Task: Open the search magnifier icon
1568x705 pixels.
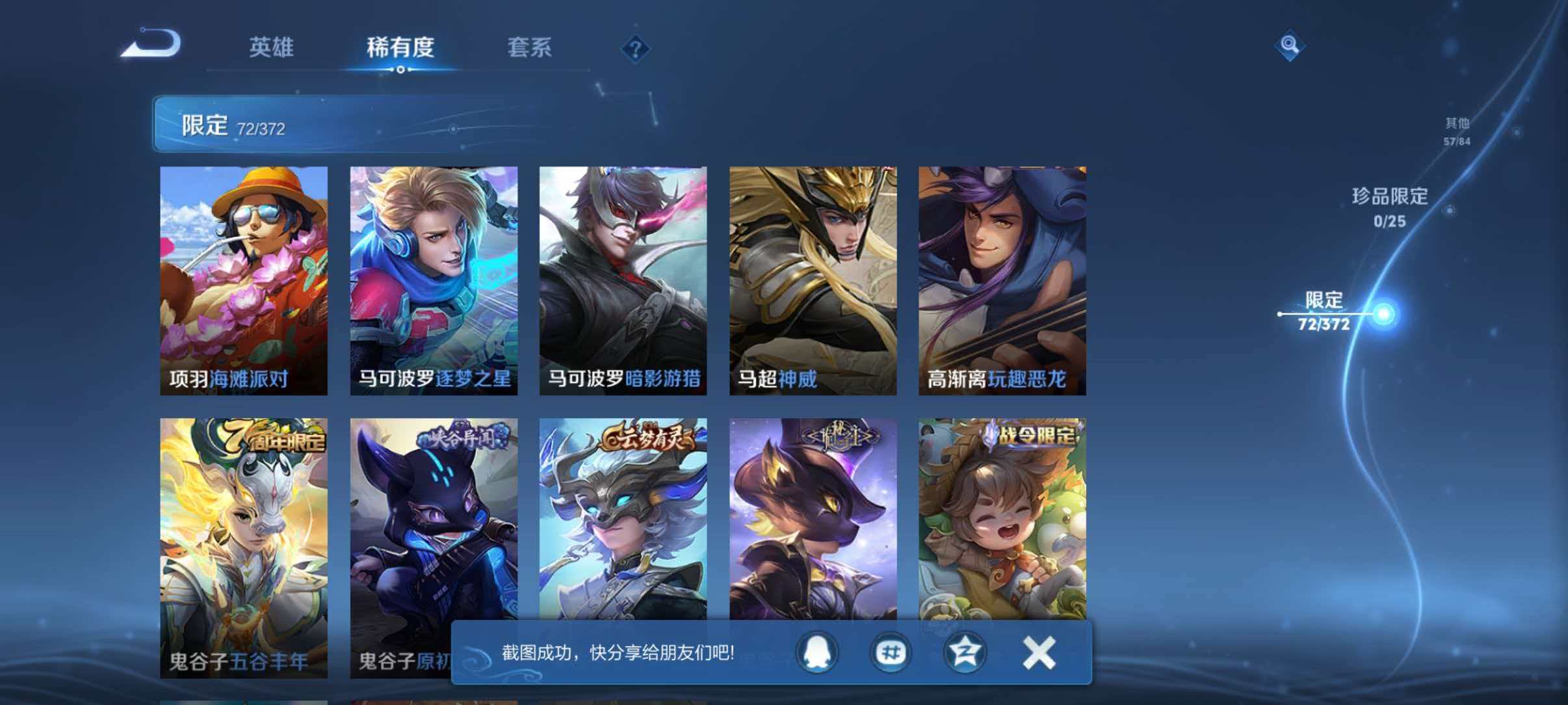Action: coord(1290,46)
